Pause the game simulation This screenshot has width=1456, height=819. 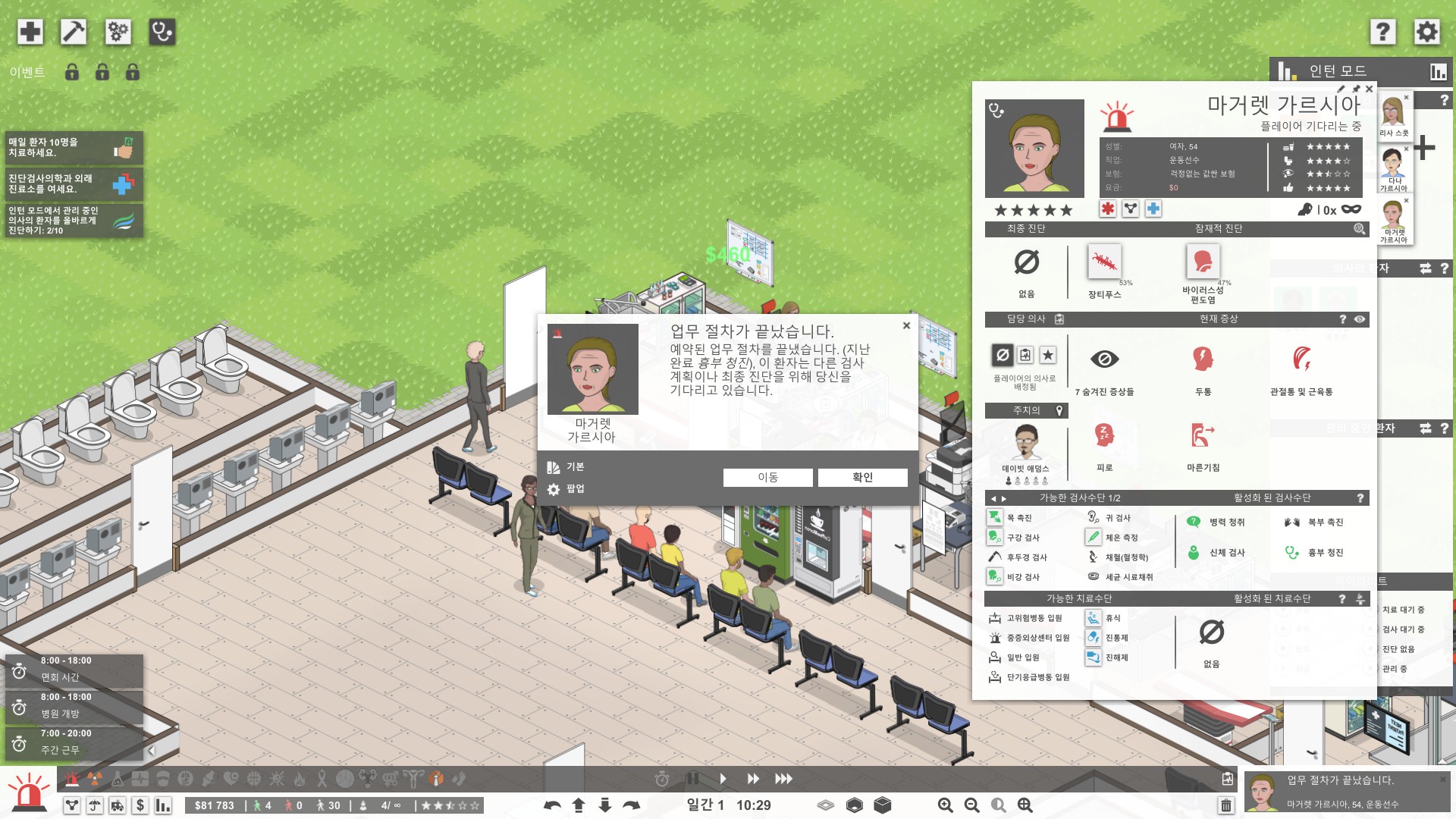pyautogui.click(x=692, y=779)
